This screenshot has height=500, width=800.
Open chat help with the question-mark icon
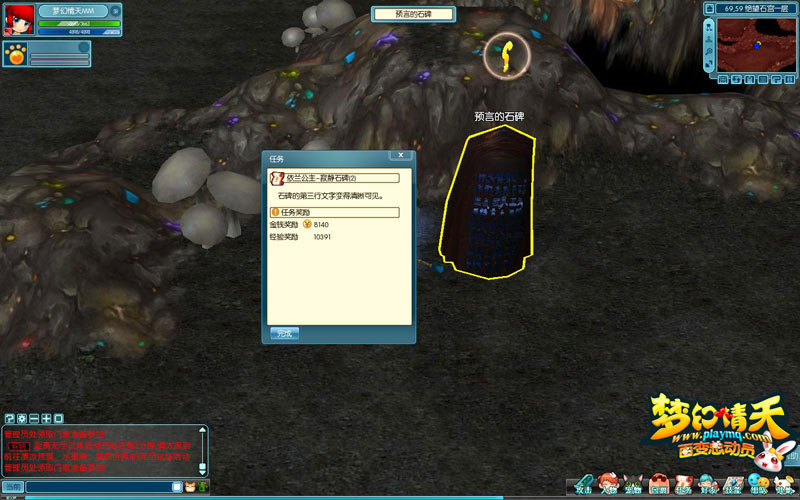[9, 418]
